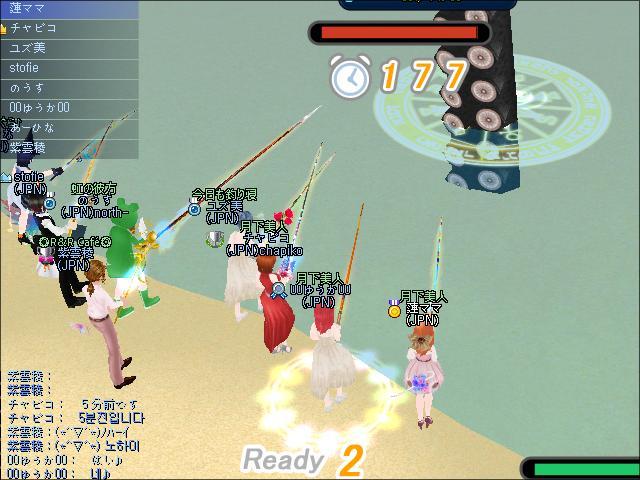Image resolution: width=640 pixels, height=480 pixels.
Task: Pick the stofie row in the player list
Action: tap(68, 68)
